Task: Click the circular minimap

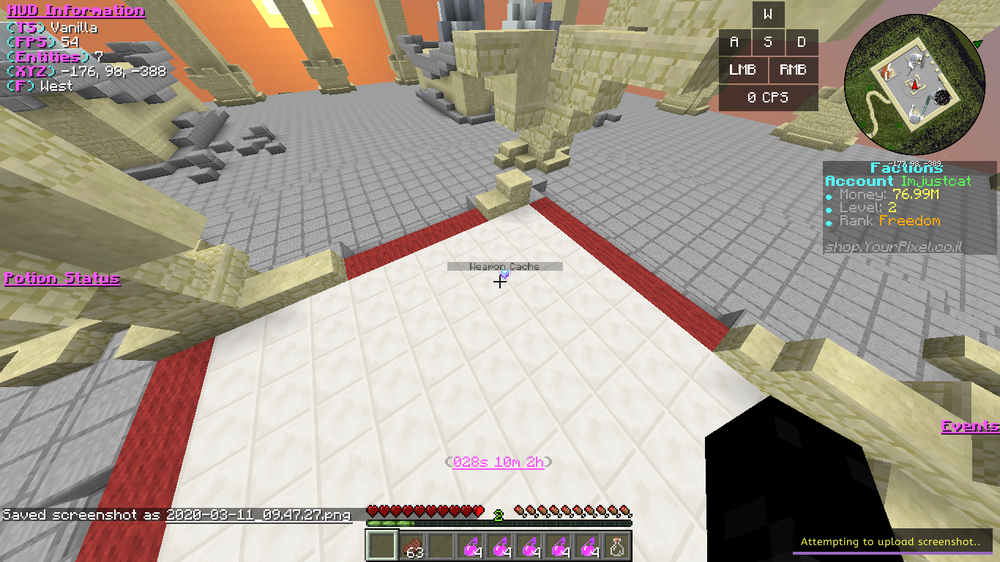Action: click(908, 86)
